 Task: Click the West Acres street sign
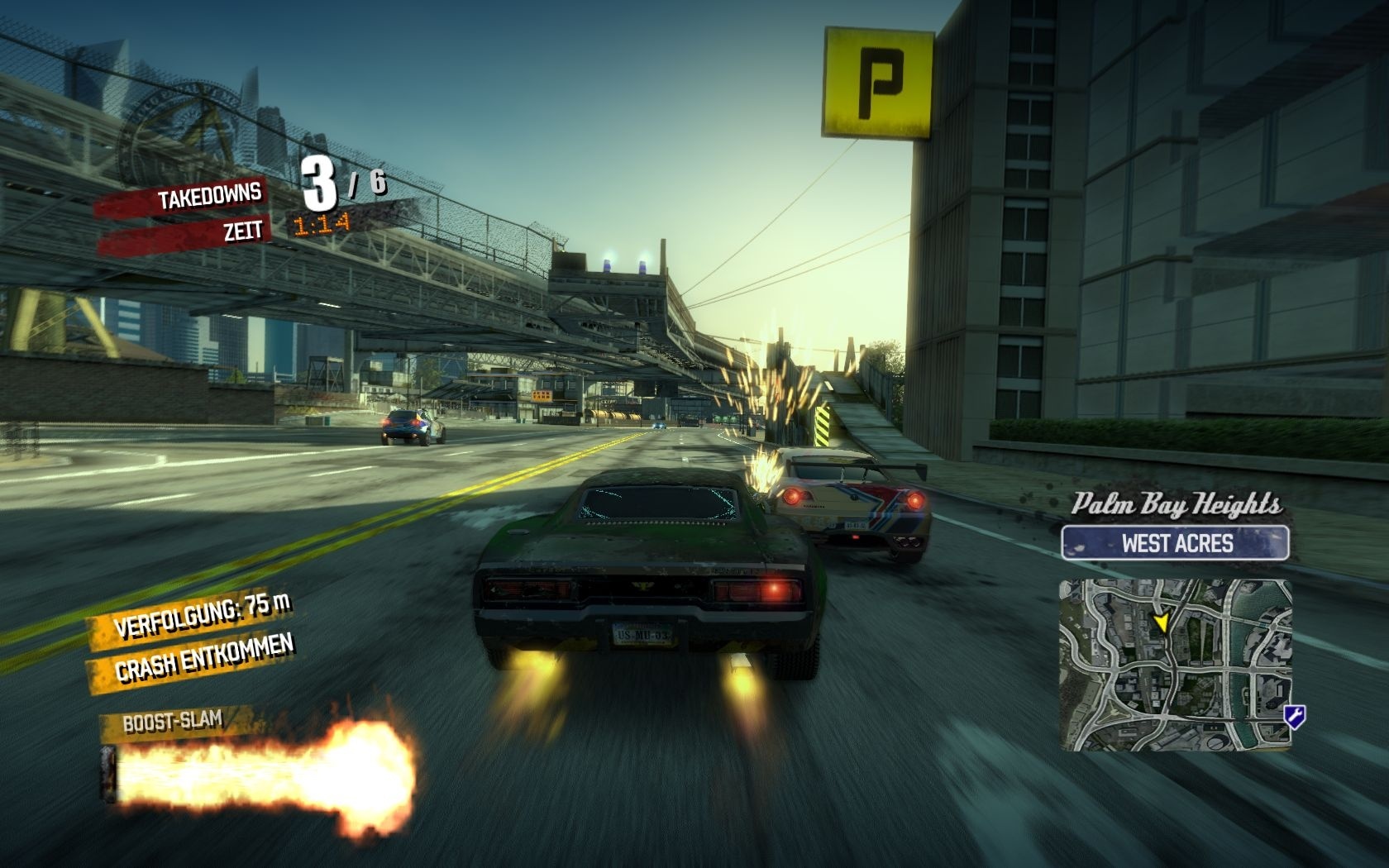[1176, 543]
